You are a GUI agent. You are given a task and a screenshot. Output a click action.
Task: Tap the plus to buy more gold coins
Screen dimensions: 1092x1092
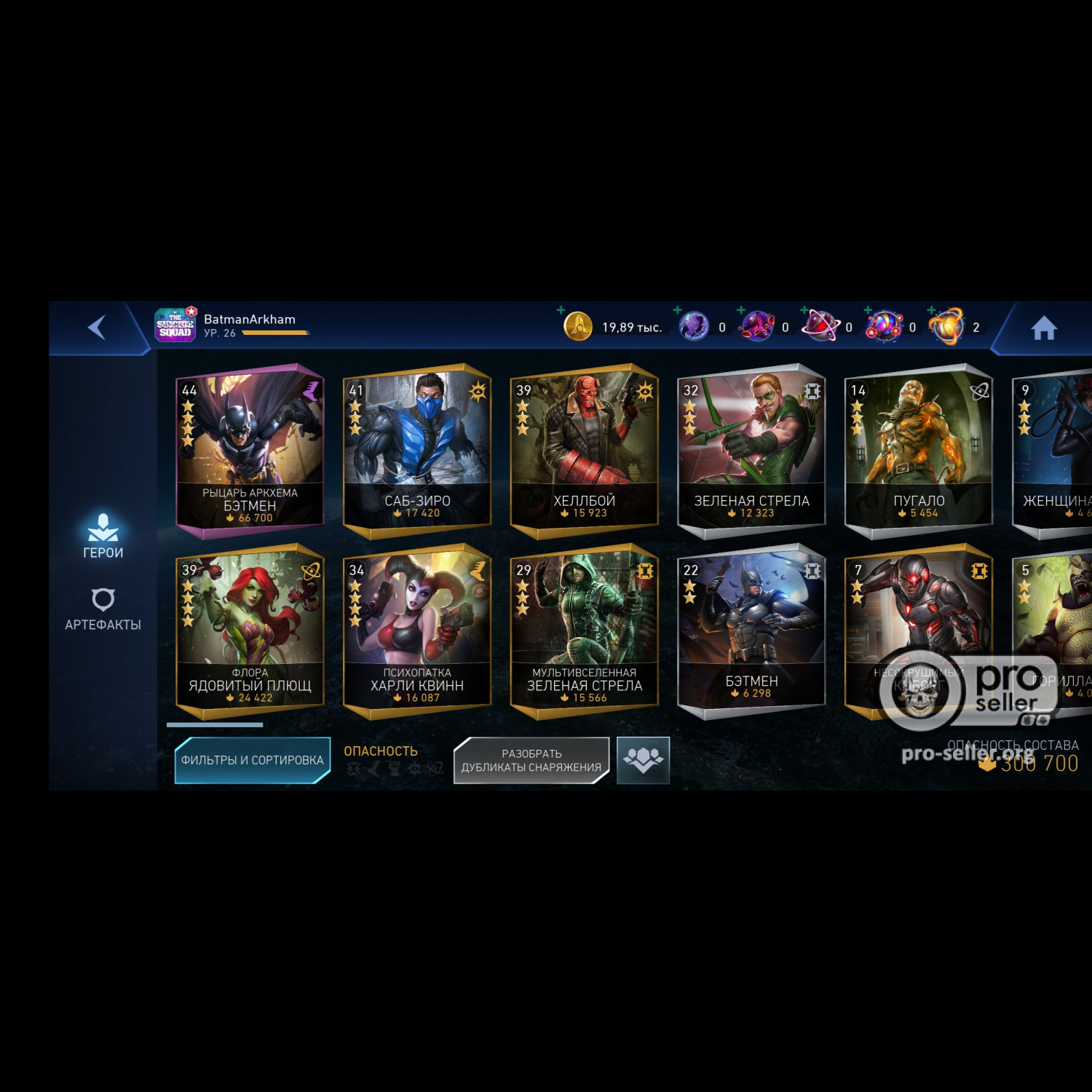pyautogui.click(x=559, y=310)
